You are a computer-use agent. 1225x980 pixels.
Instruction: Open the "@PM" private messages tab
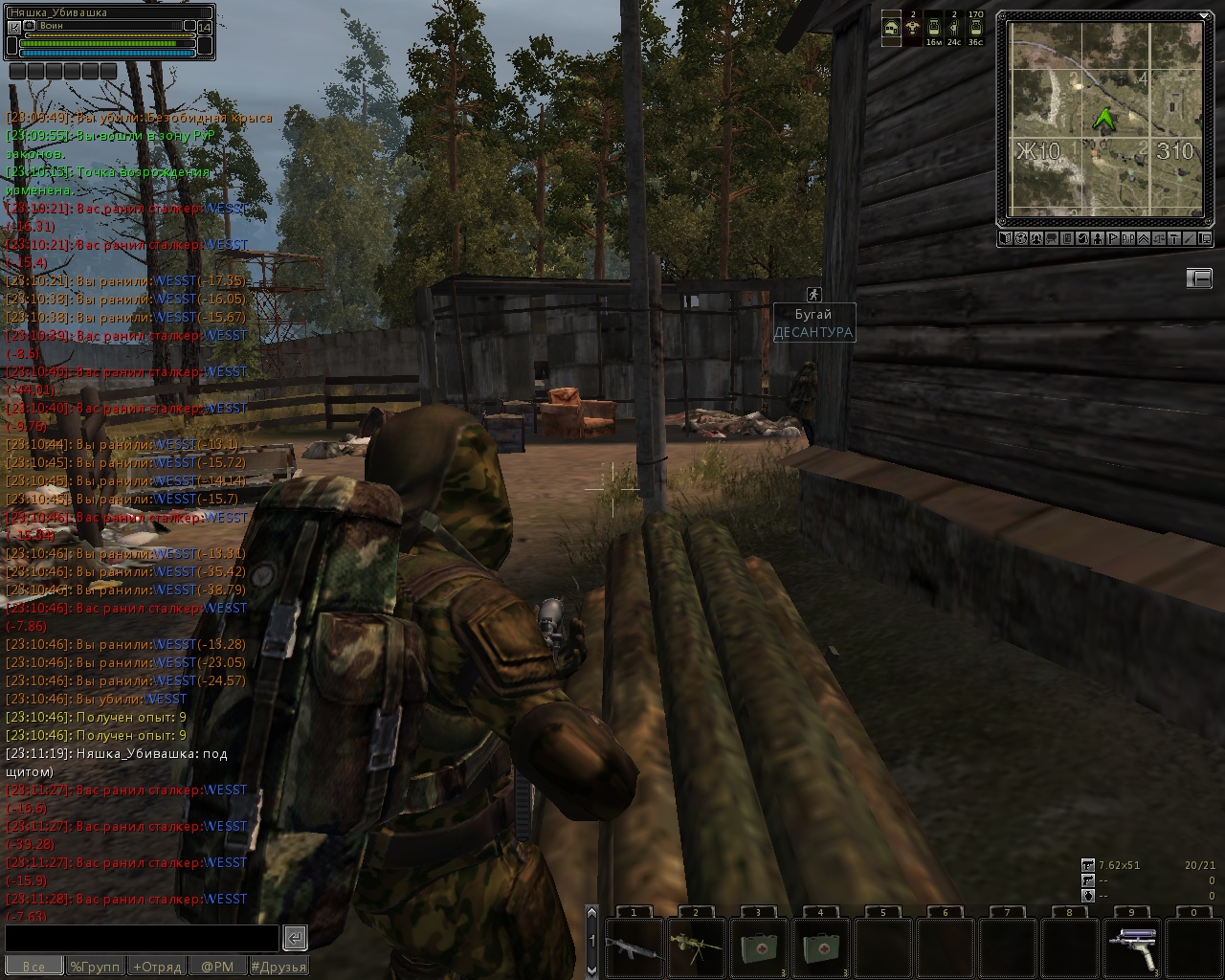(x=217, y=967)
